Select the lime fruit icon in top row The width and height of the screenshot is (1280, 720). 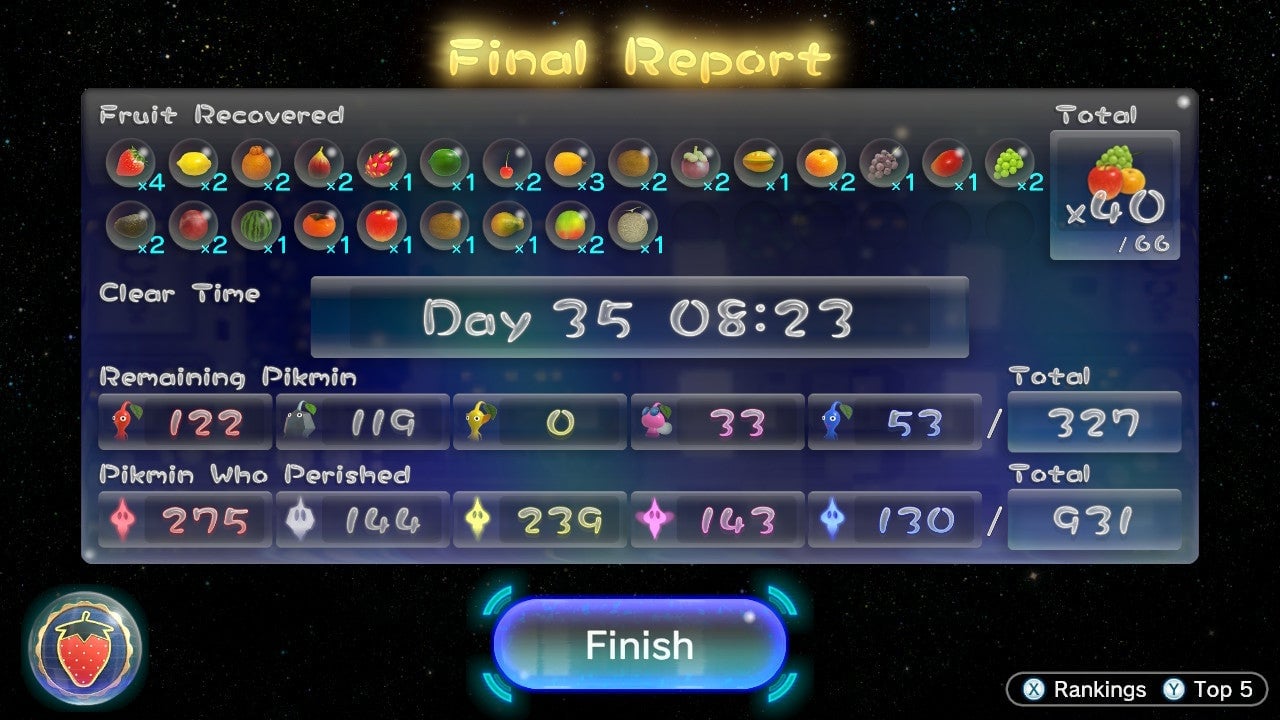coord(444,163)
